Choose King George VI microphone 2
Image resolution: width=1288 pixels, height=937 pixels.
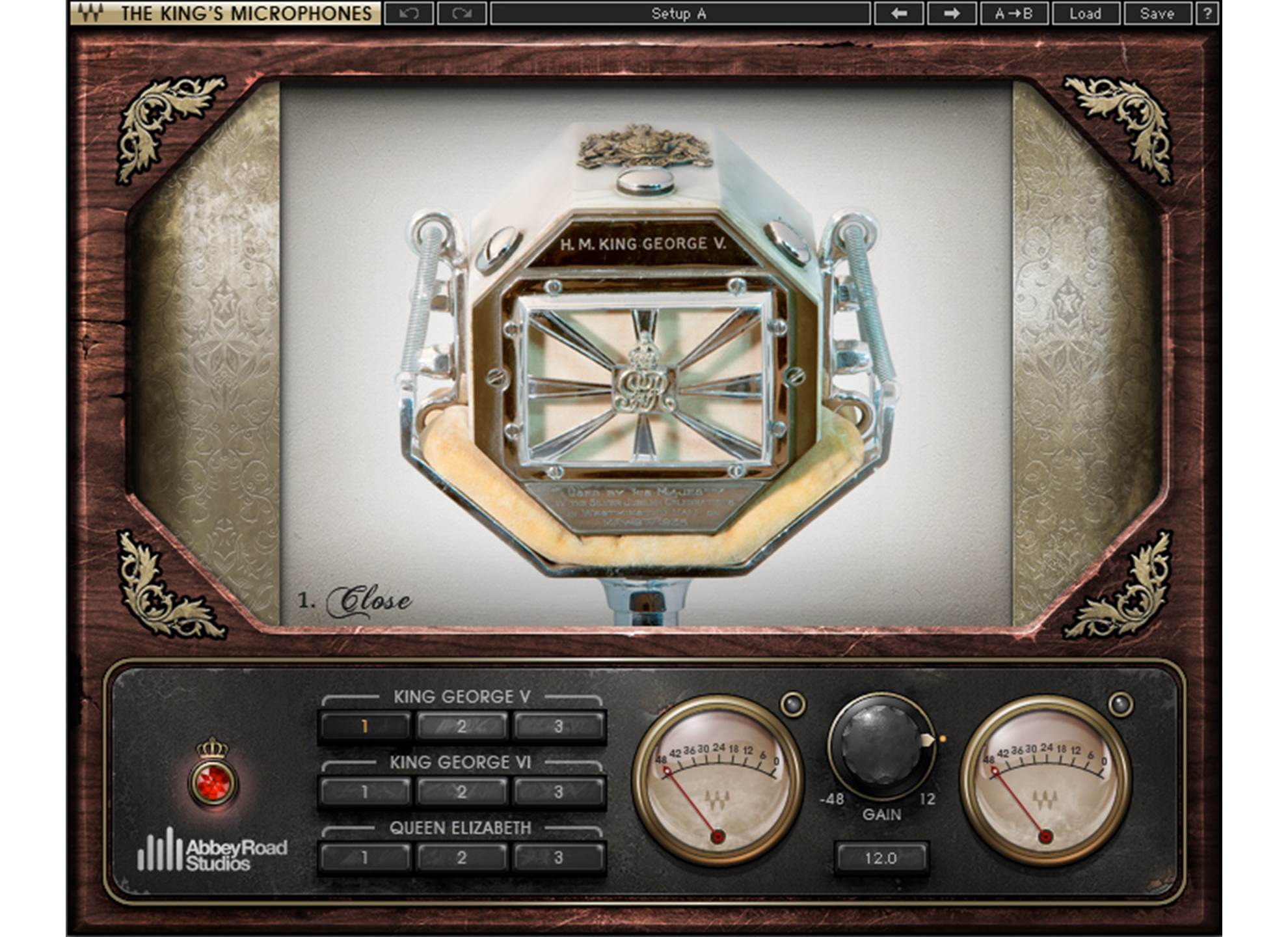click(x=461, y=792)
